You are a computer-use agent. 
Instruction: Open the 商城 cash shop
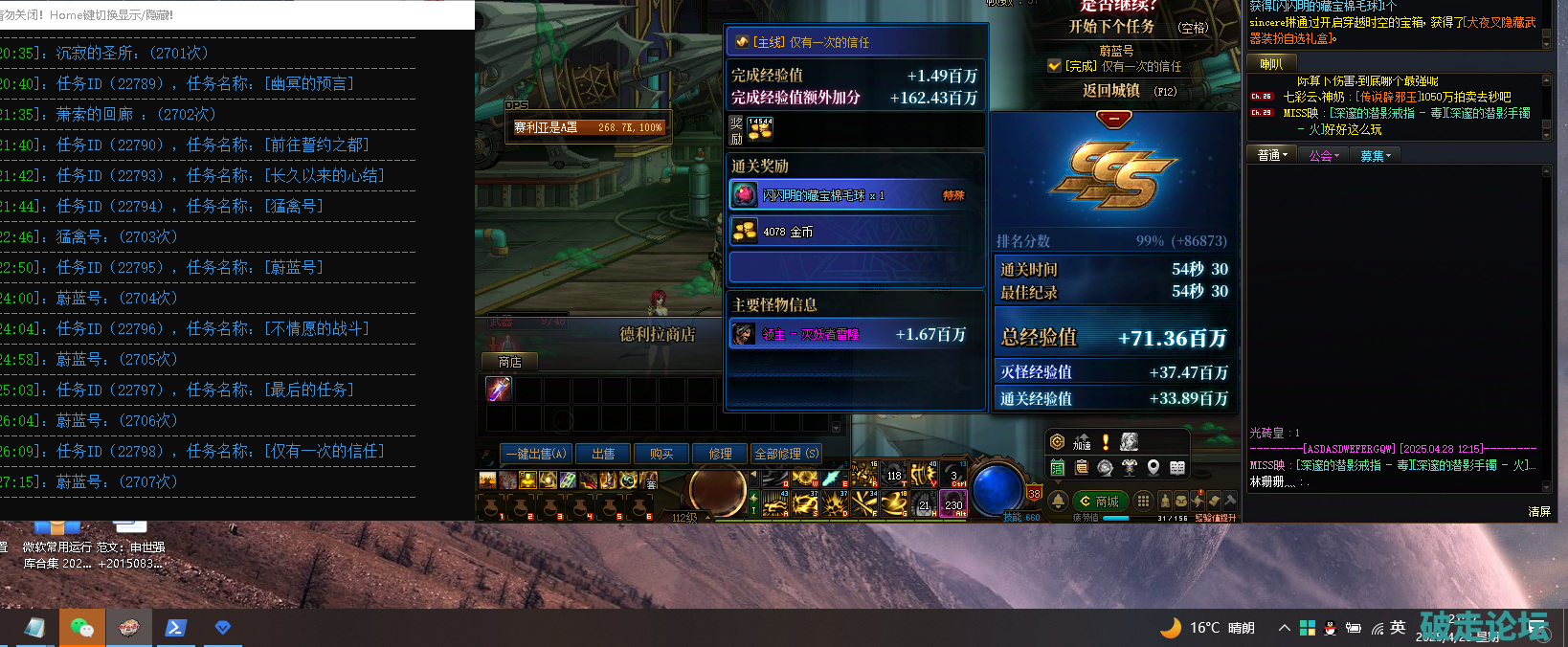[x=1099, y=501]
